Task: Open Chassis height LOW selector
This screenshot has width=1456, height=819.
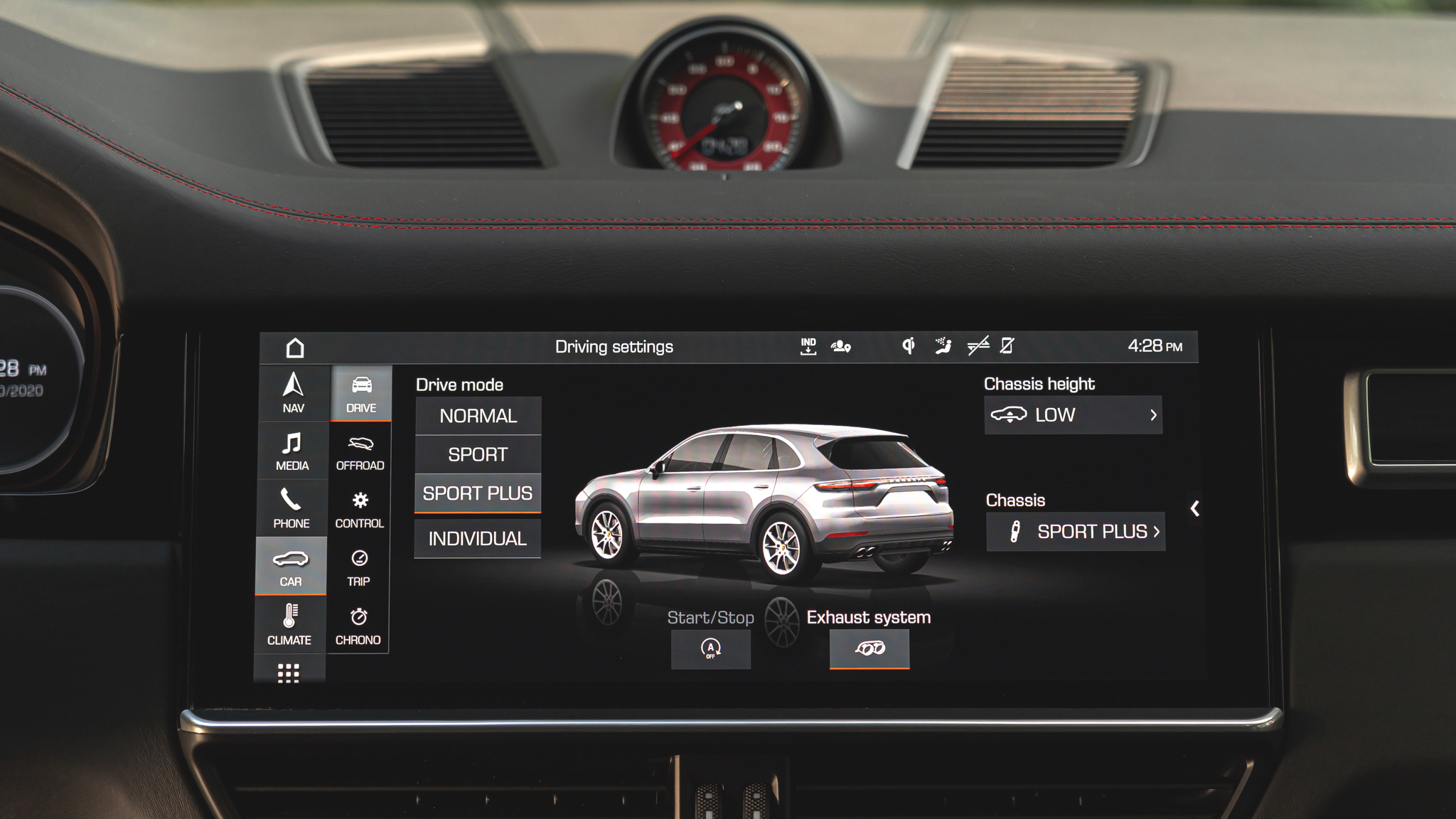Action: [x=1074, y=415]
